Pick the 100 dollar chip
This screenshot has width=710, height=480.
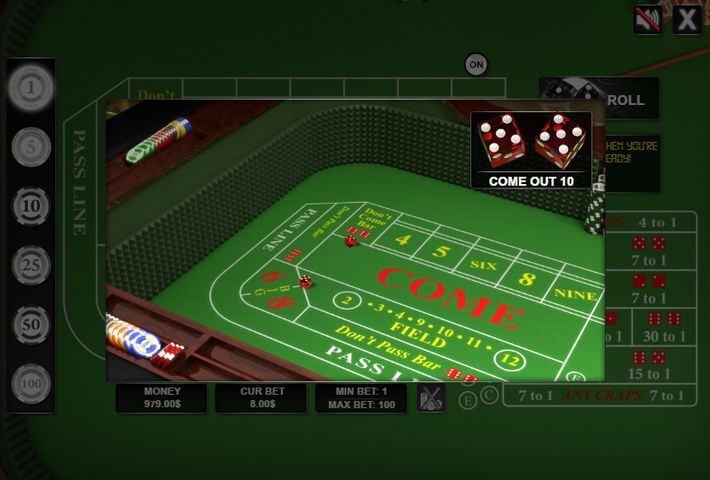point(31,384)
